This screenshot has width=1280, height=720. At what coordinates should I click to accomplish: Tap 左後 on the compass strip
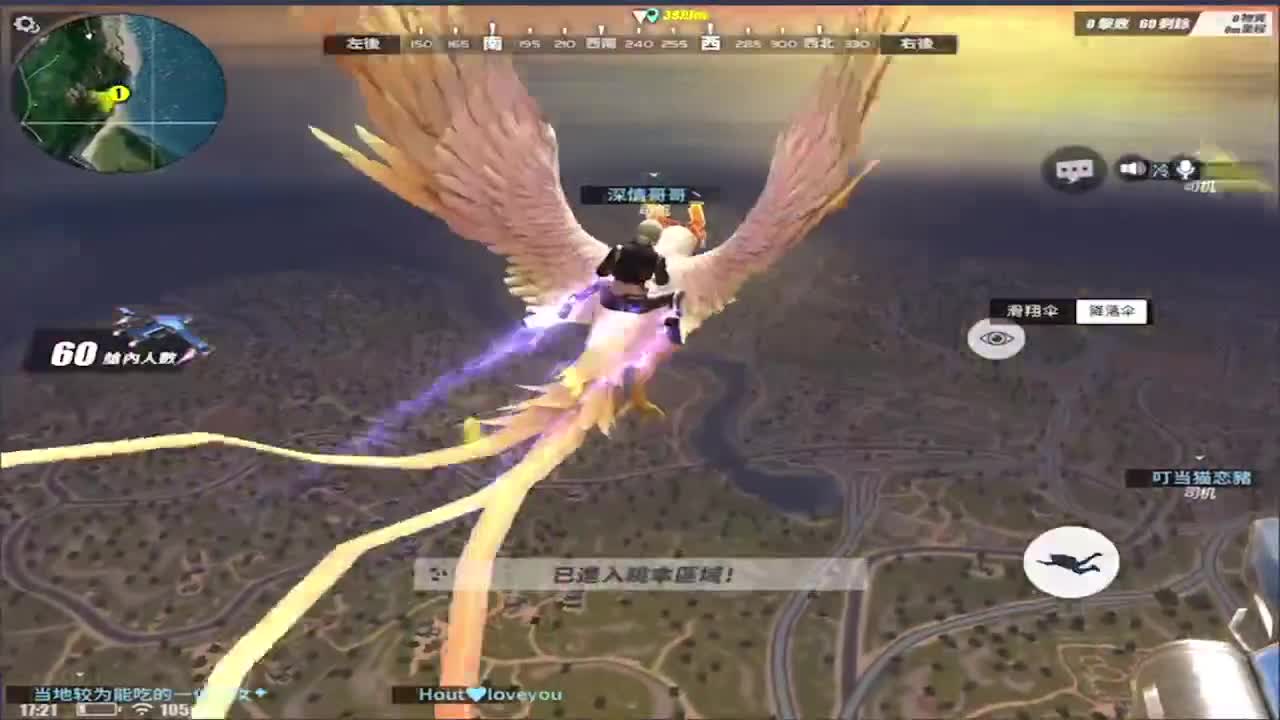361,44
